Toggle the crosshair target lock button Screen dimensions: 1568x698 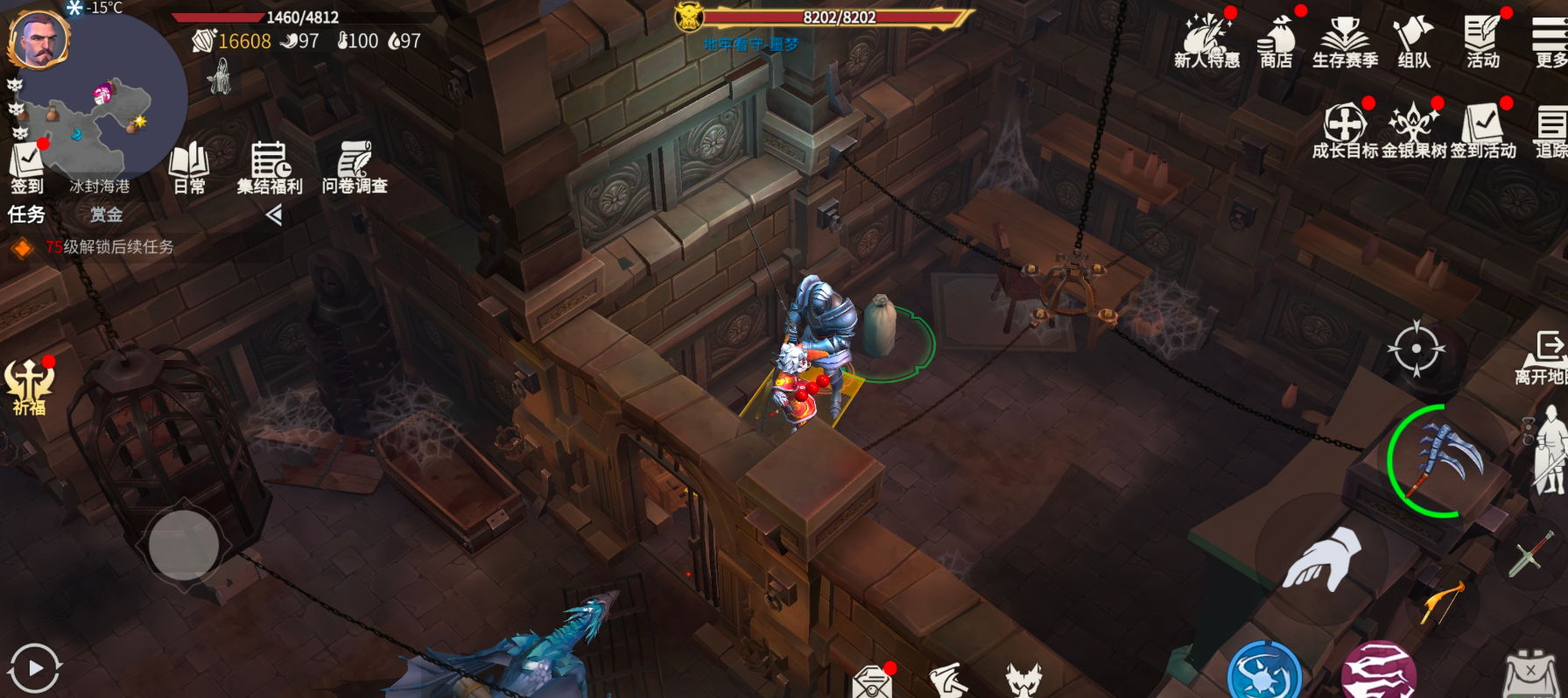[x=1416, y=349]
